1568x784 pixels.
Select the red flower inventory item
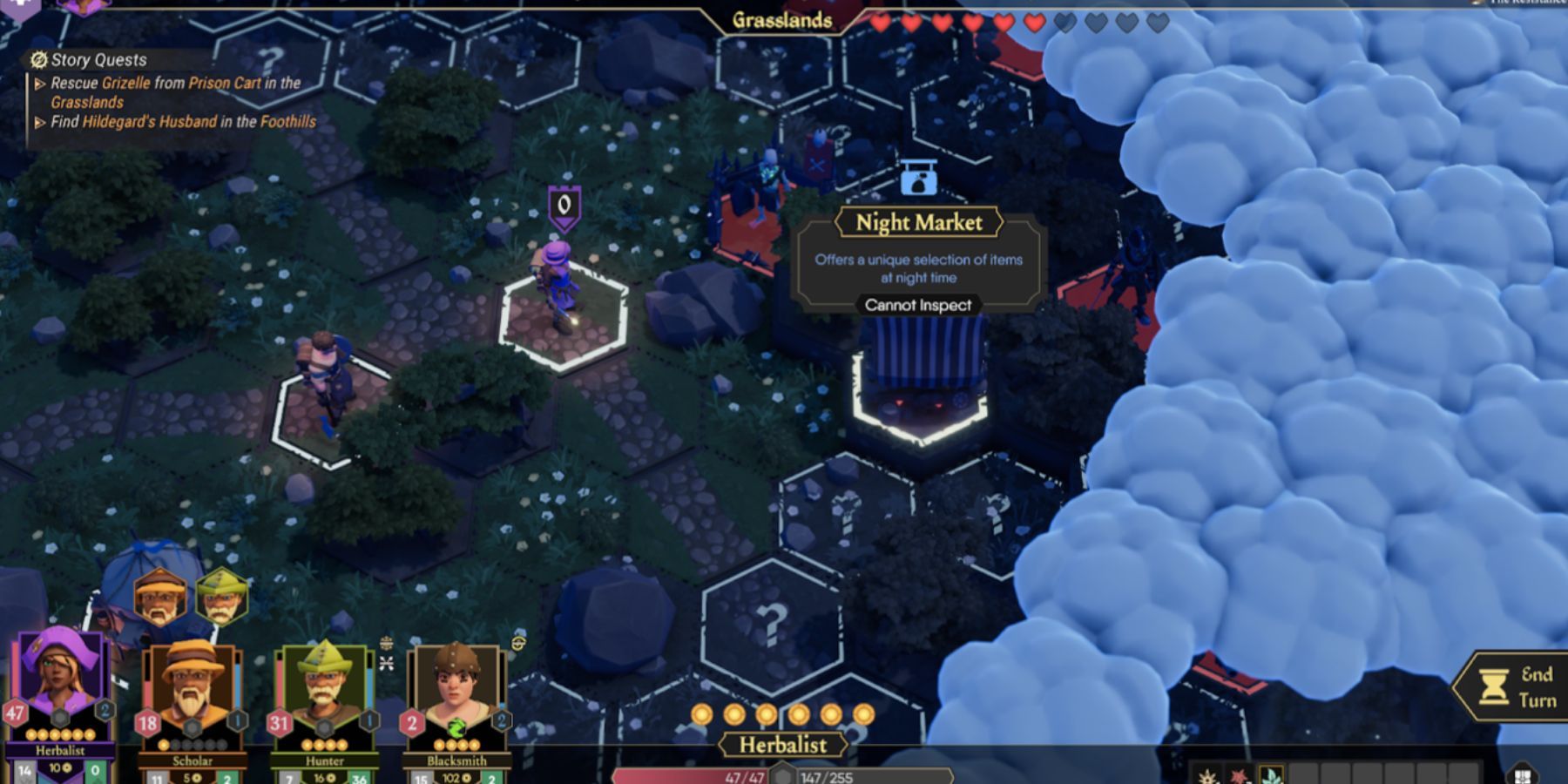[x=1240, y=775]
